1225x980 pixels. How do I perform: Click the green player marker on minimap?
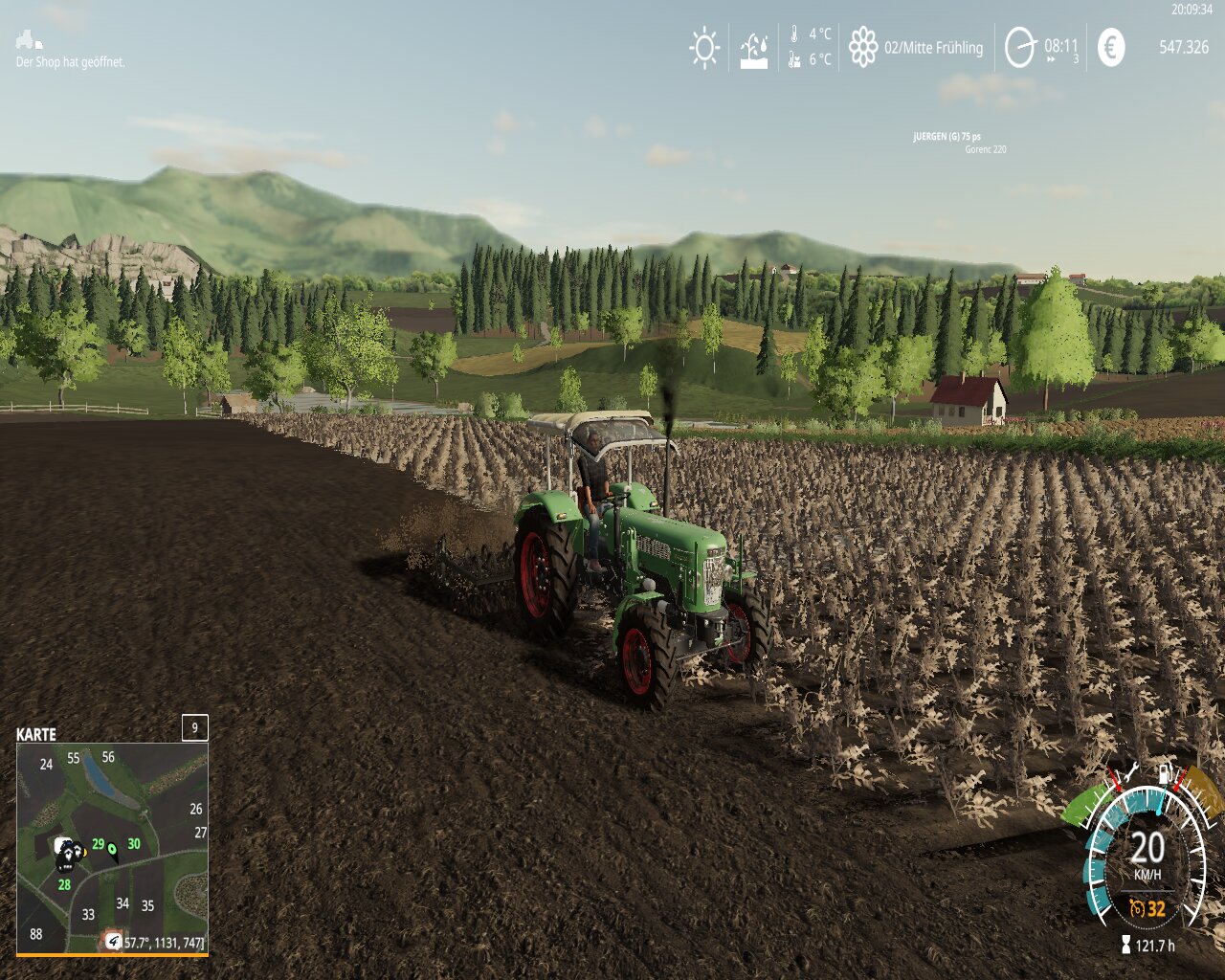coord(113,849)
